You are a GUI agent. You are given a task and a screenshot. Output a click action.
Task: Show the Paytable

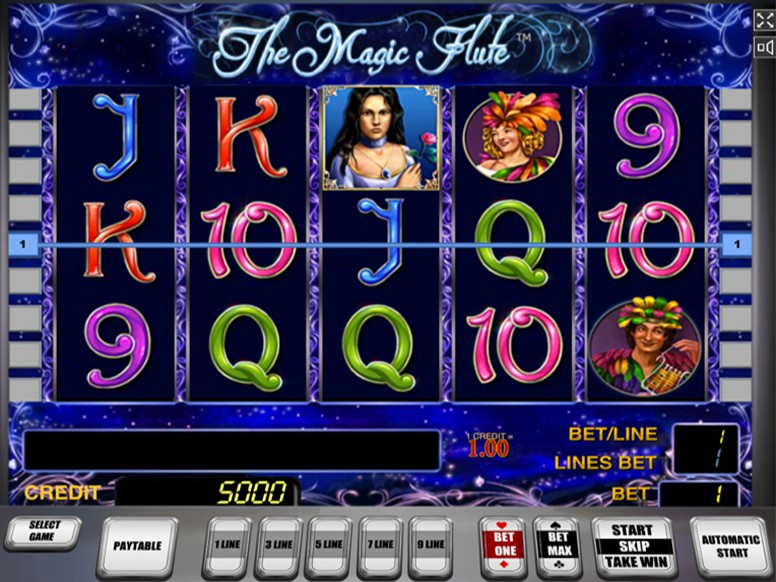pyautogui.click(x=137, y=545)
